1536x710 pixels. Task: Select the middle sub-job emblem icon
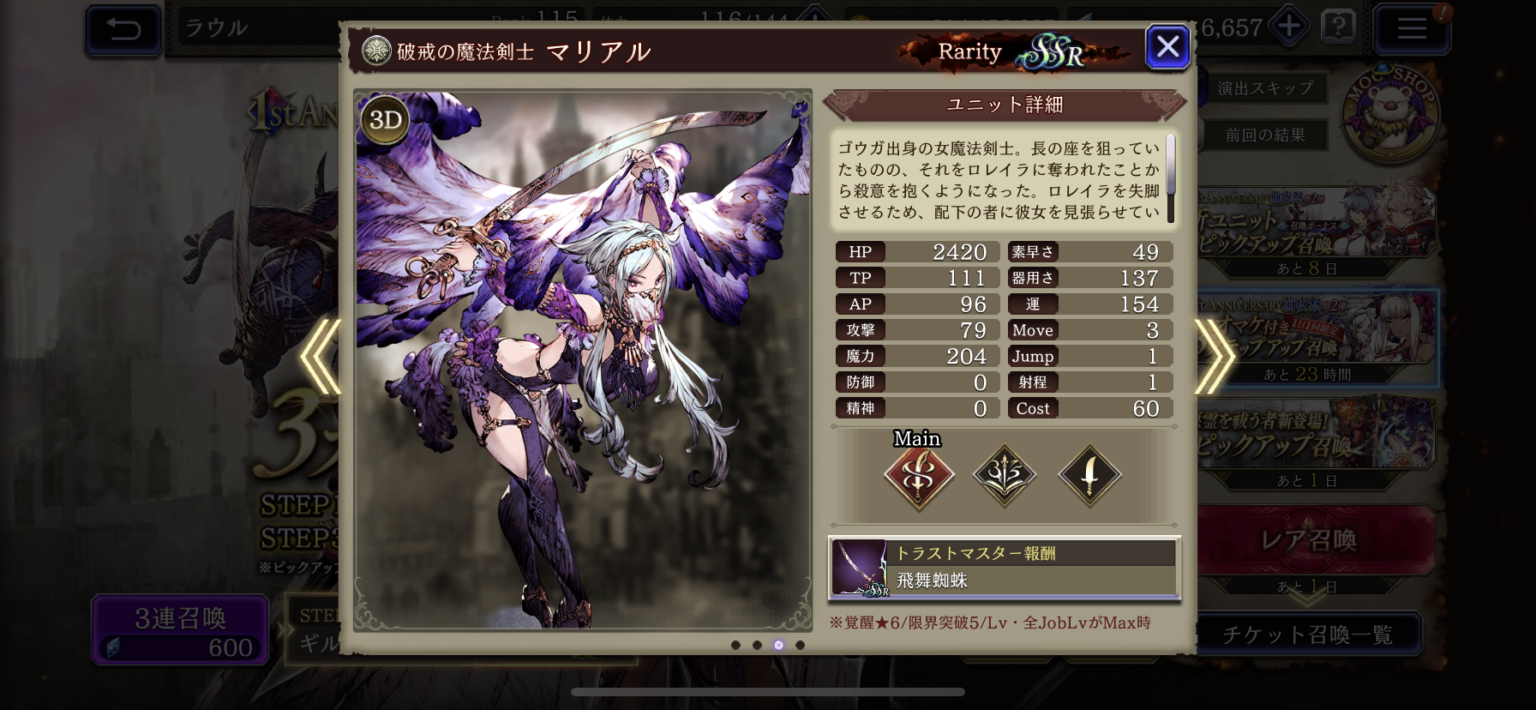click(x=1004, y=477)
